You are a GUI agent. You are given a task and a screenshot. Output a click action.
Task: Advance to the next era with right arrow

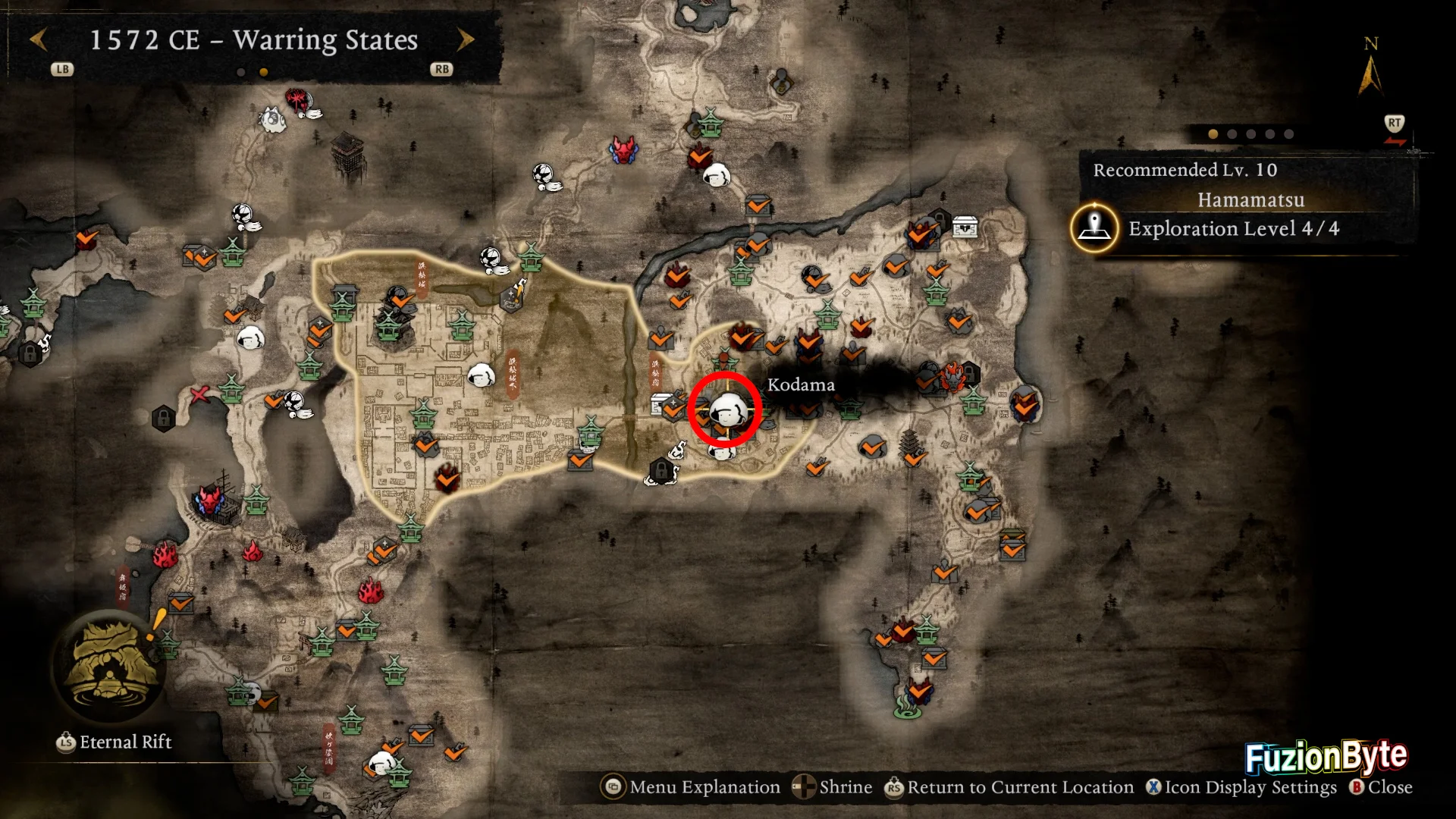tap(466, 39)
